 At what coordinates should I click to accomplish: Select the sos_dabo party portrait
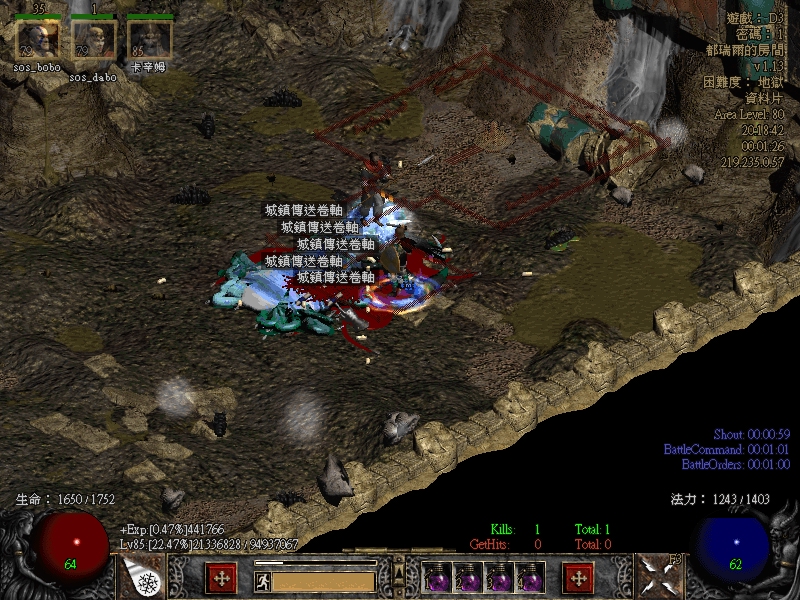point(94,40)
